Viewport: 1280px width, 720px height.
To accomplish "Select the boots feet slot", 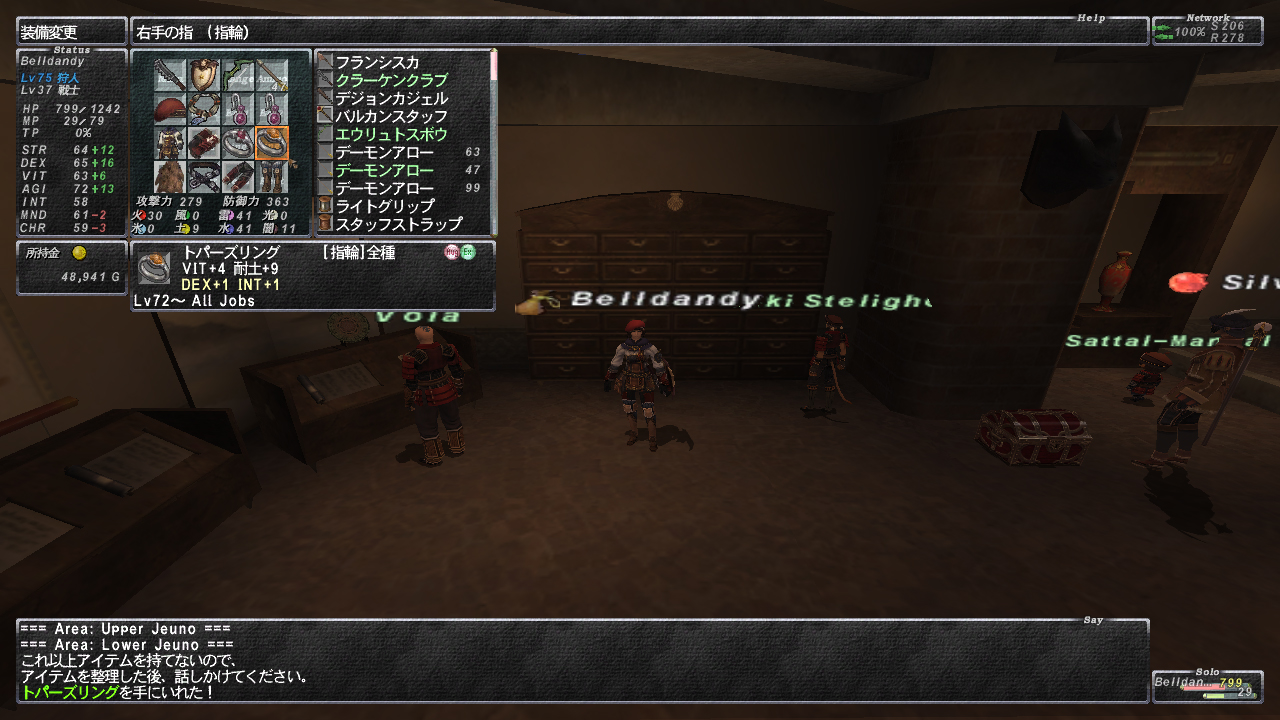I will [x=272, y=177].
